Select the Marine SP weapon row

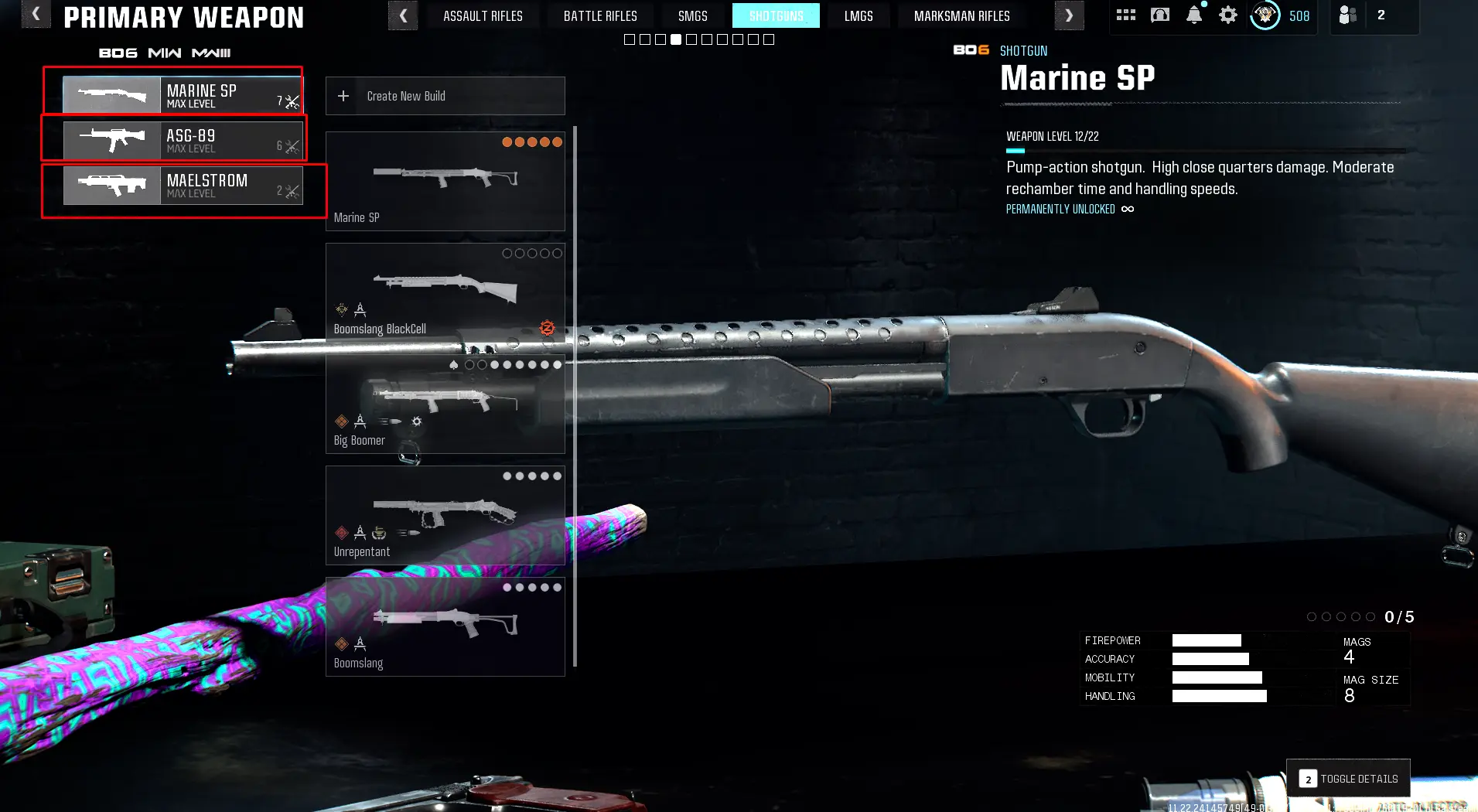(183, 96)
